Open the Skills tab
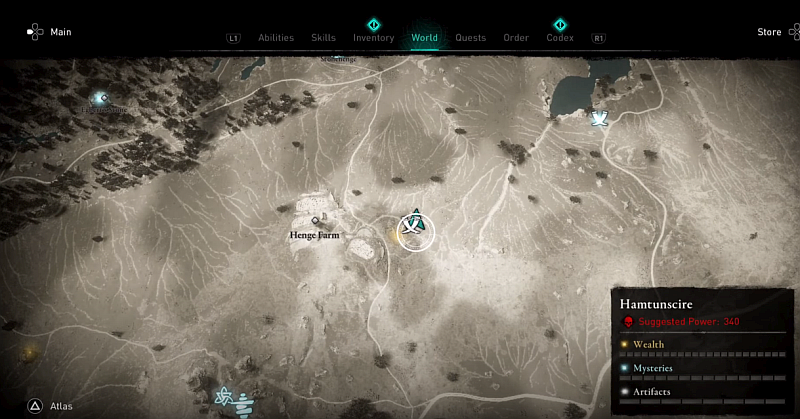Viewport: 800px width, 419px height. (x=323, y=38)
